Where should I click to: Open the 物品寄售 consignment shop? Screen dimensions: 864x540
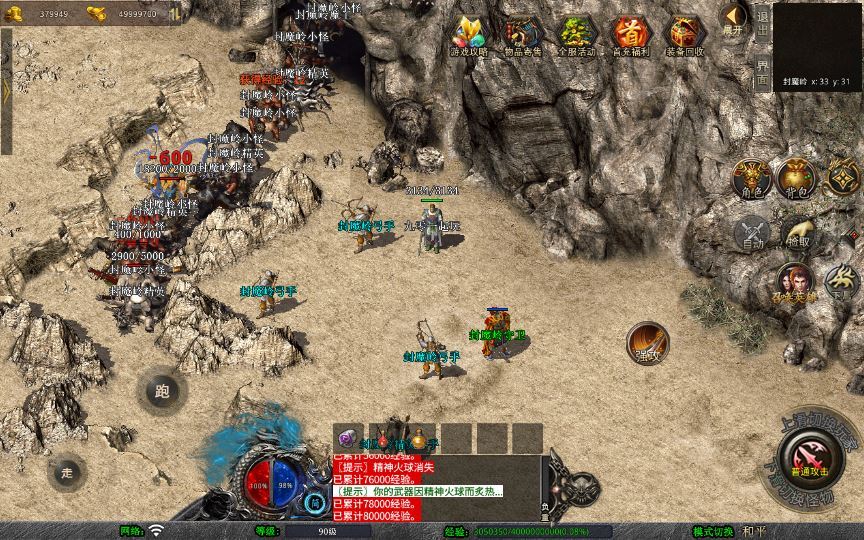tap(520, 36)
